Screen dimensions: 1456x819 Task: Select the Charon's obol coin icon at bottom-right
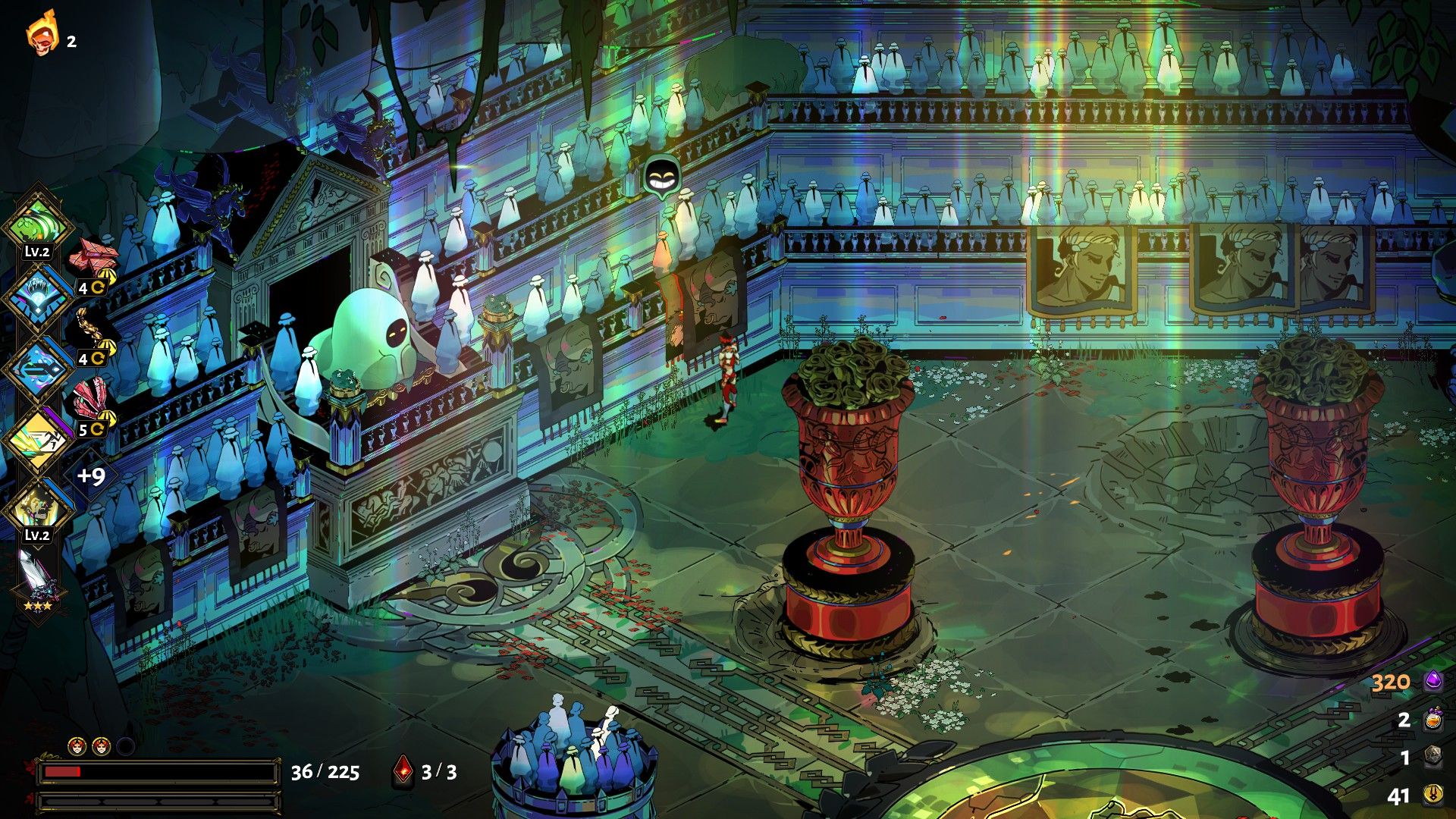(x=1432, y=795)
